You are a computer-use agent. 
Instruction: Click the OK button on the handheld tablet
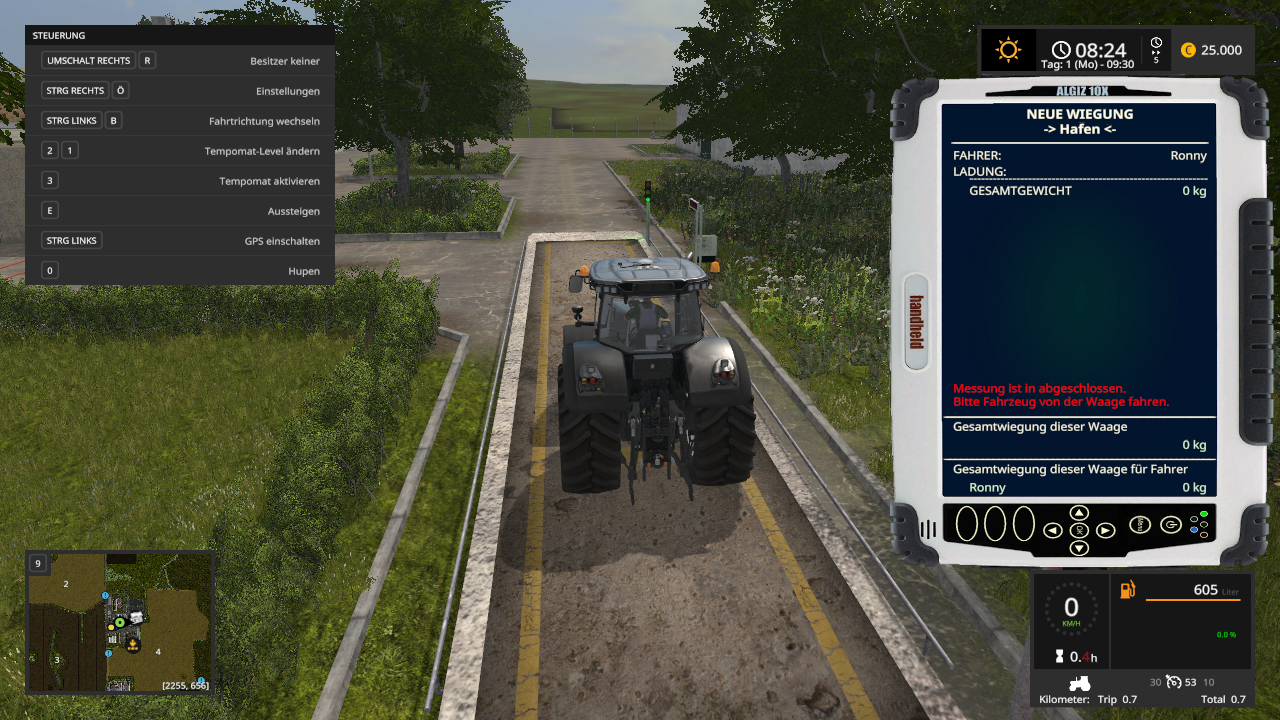pos(1079,530)
